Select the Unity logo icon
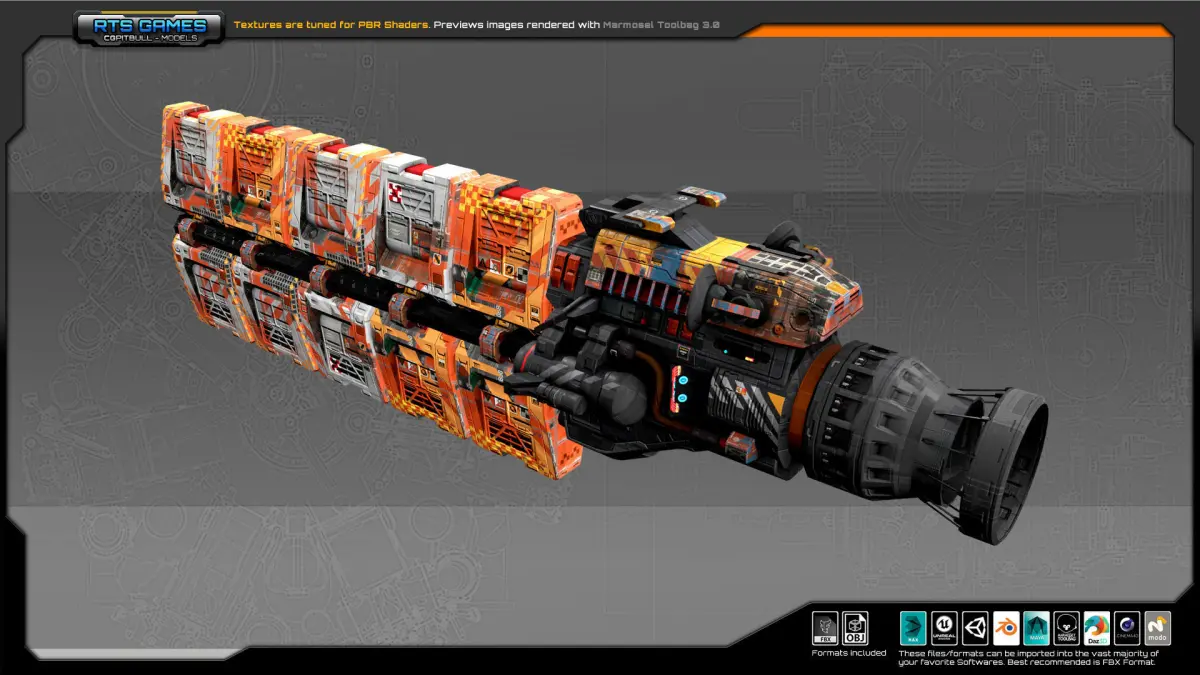This screenshot has width=1200, height=675. click(975, 628)
